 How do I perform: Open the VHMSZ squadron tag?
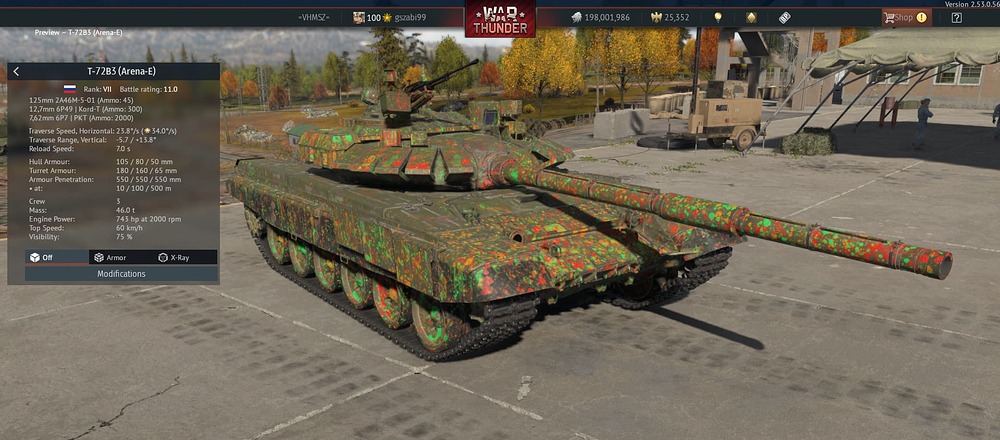(x=314, y=17)
